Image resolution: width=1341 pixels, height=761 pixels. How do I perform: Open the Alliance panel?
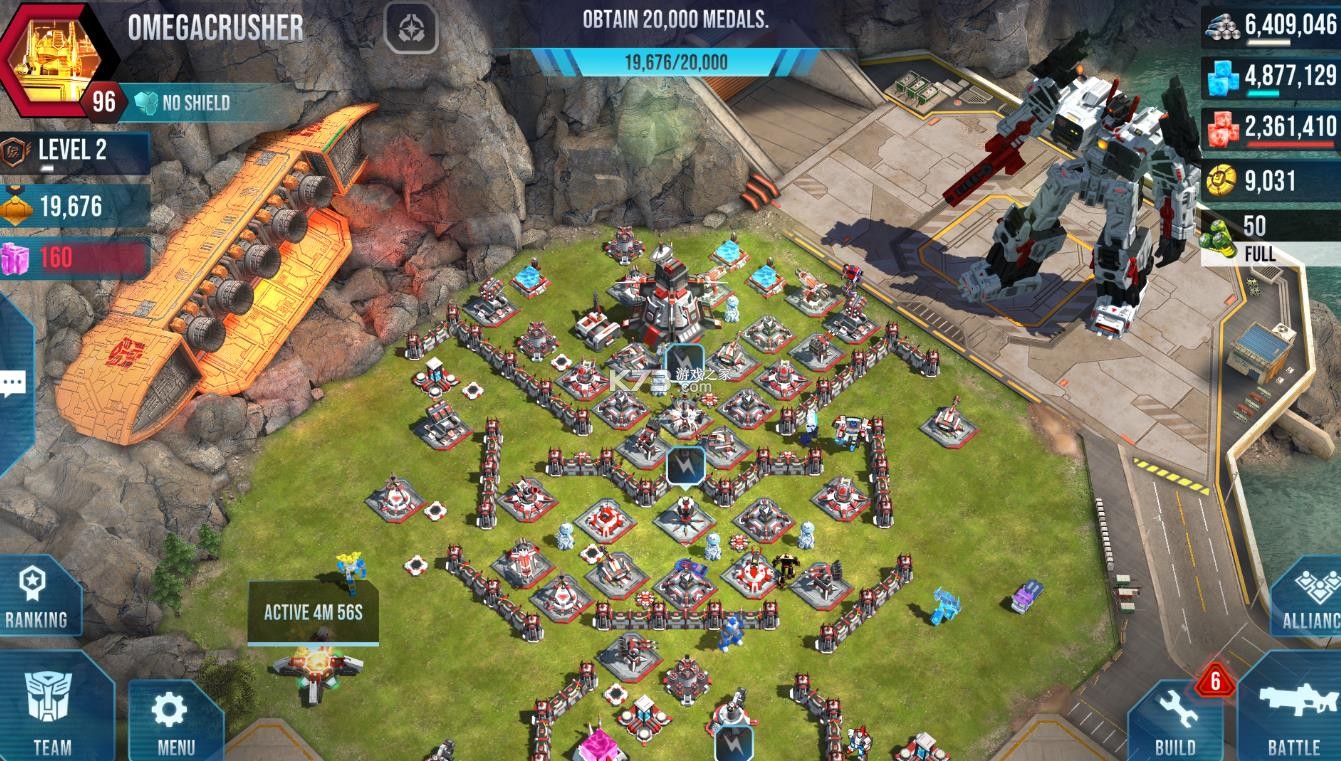tap(1308, 597)
